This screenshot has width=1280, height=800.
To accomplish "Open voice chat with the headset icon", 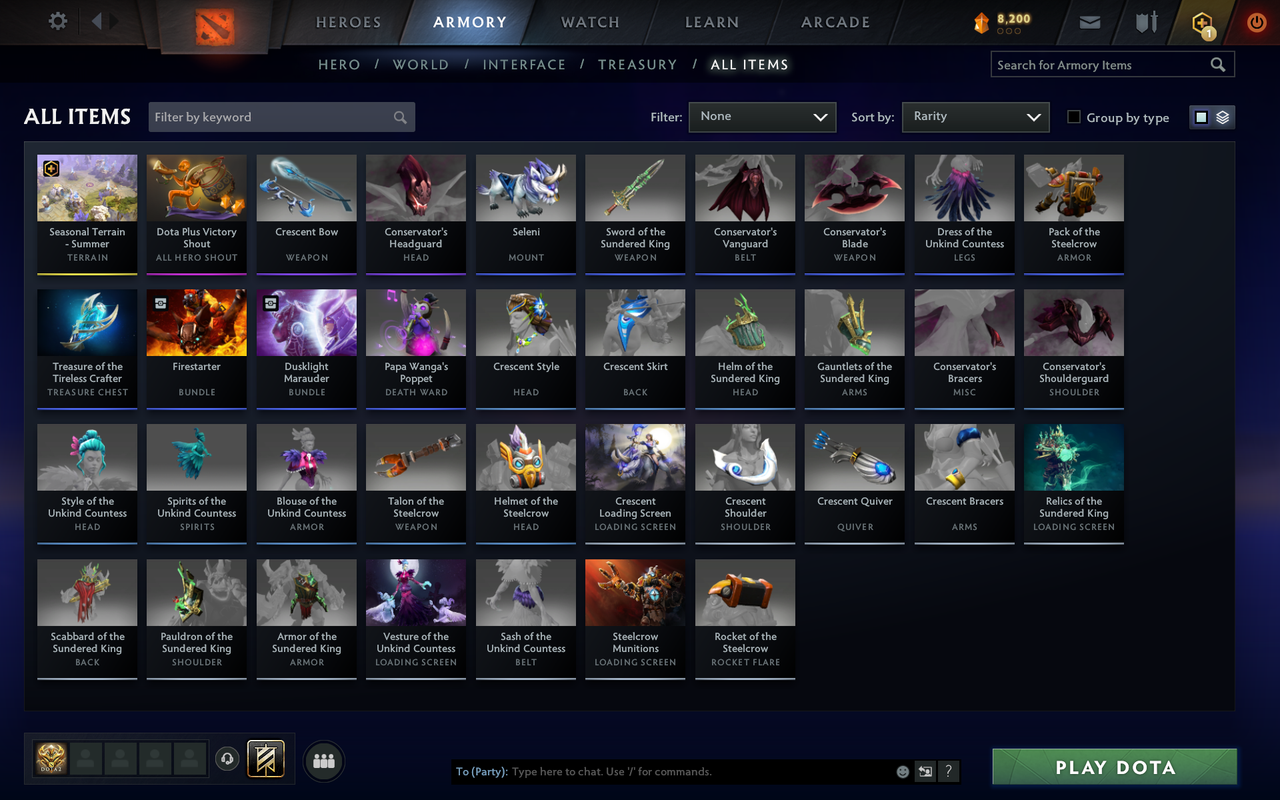I will 228,760.
